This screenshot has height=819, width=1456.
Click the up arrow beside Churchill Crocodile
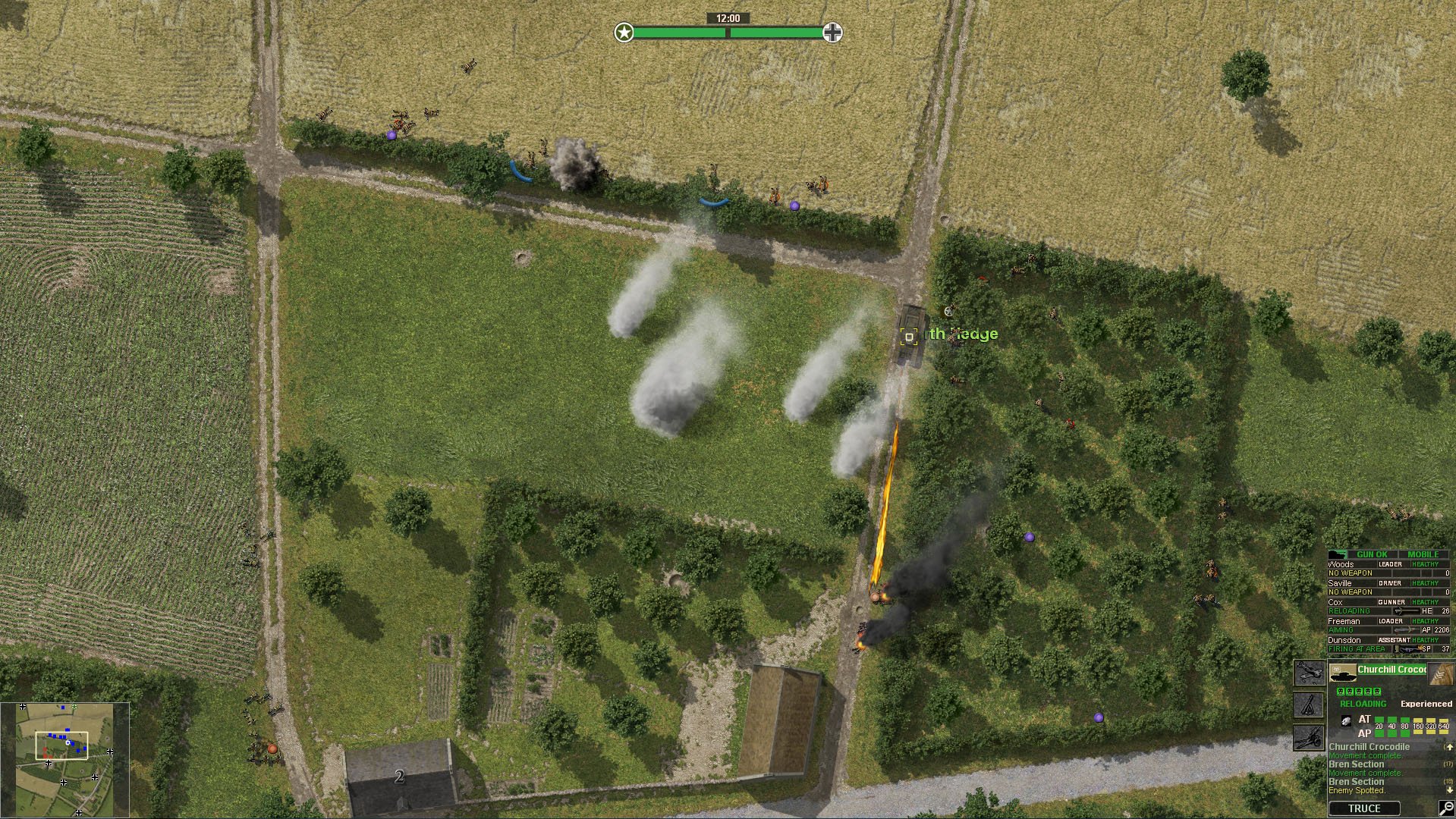[1450, 747]
